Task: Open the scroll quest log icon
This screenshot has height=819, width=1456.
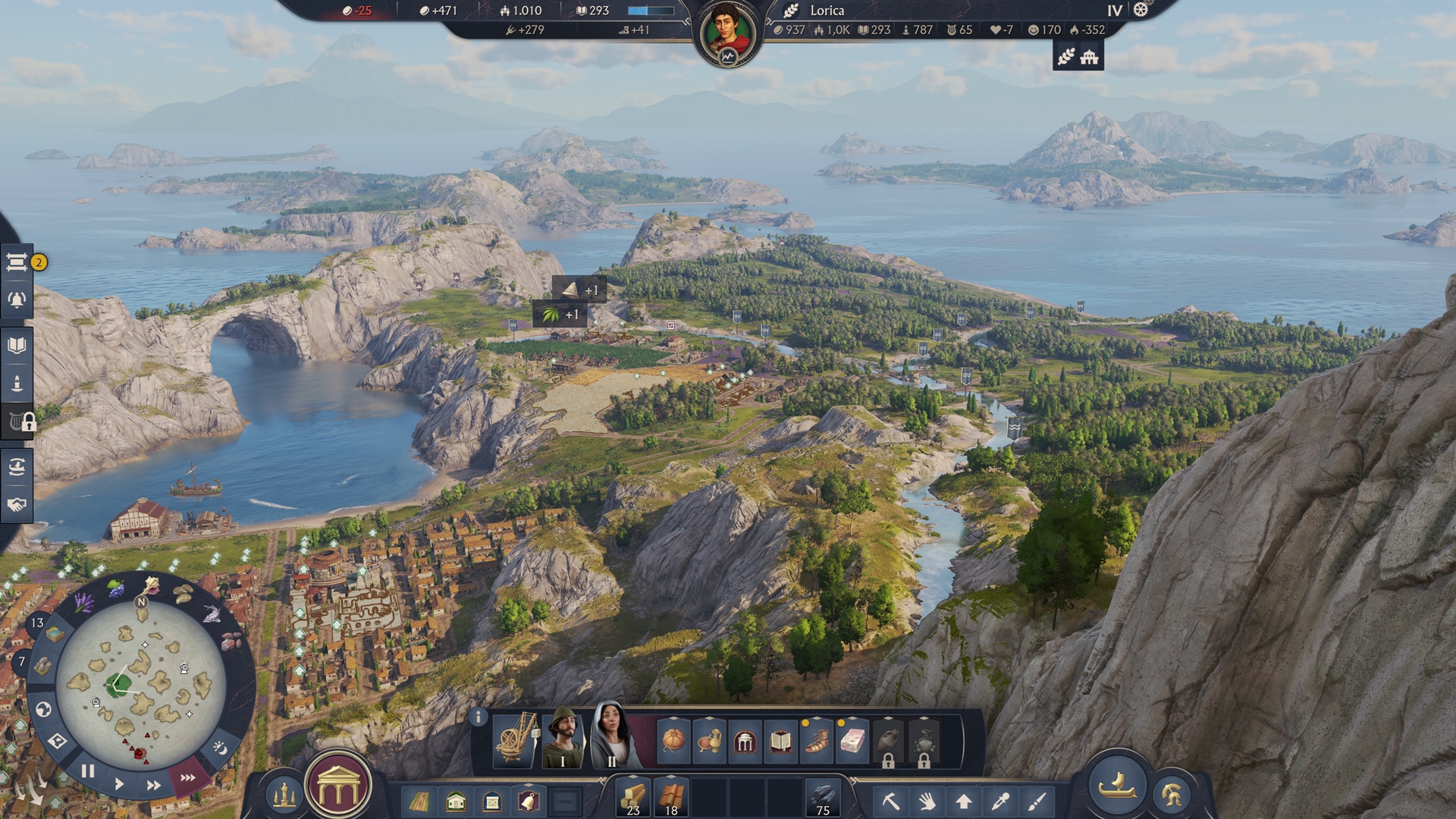Action: (x=17, y=262)
